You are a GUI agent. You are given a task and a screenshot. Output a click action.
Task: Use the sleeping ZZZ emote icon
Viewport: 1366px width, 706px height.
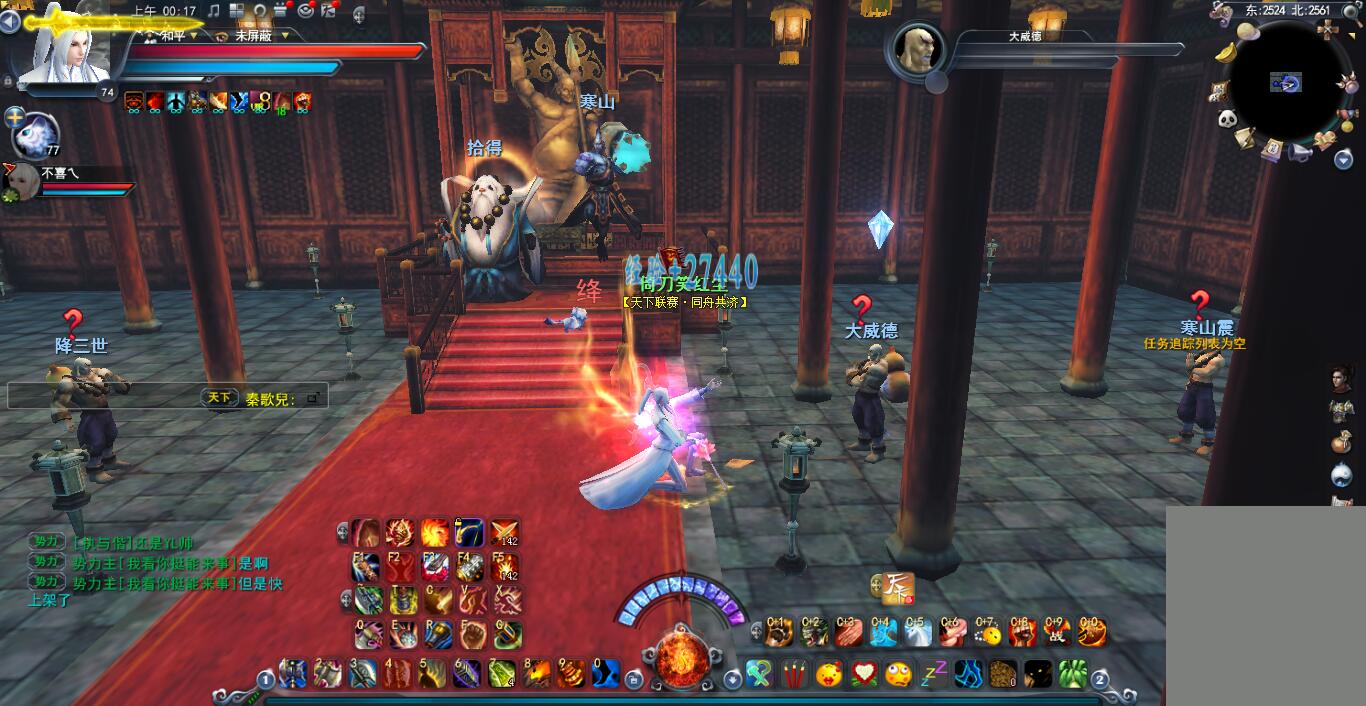pos(933,673)
